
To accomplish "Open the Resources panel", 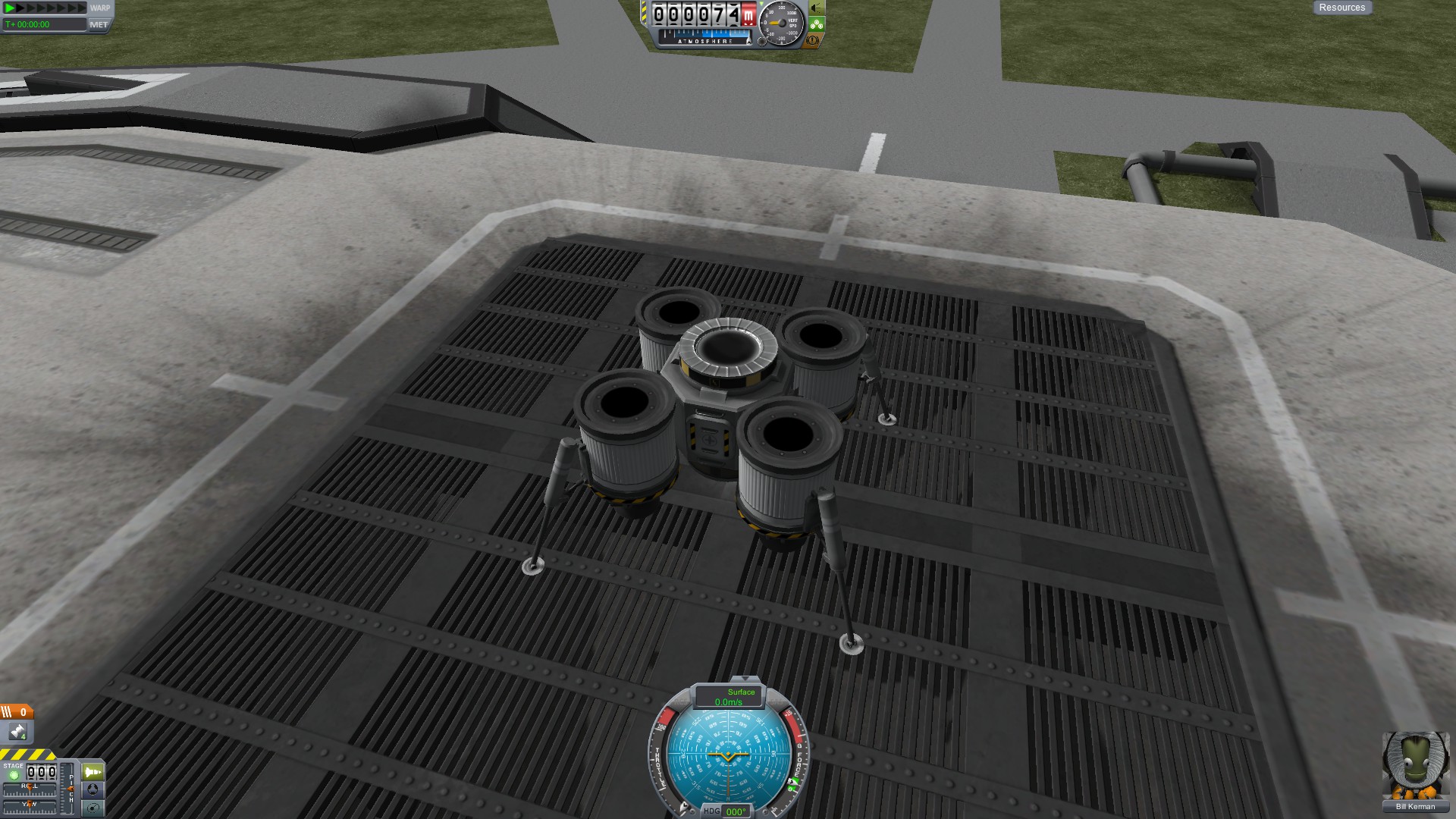I will point(1341,8).
